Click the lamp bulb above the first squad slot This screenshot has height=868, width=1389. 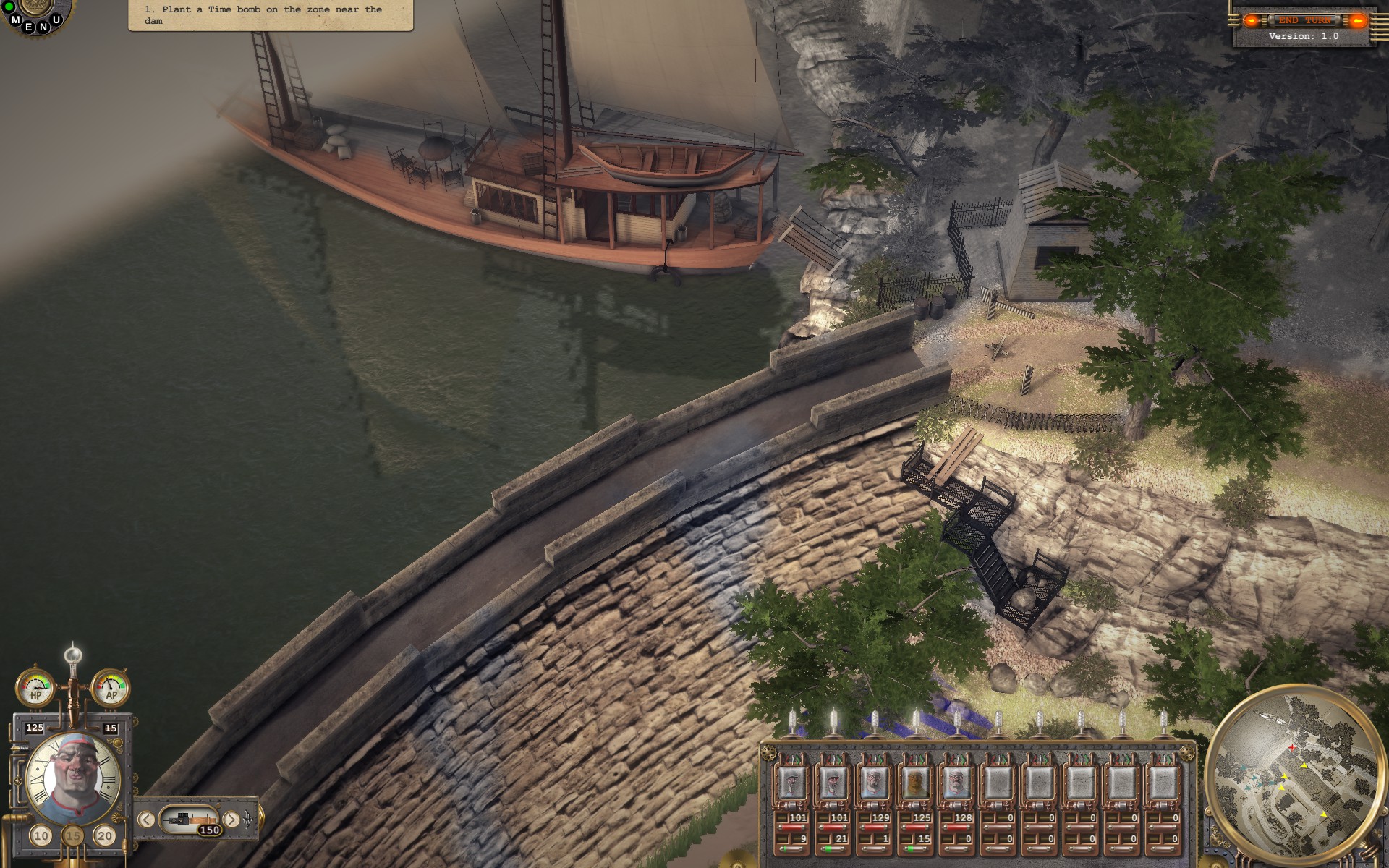point(791,721)
